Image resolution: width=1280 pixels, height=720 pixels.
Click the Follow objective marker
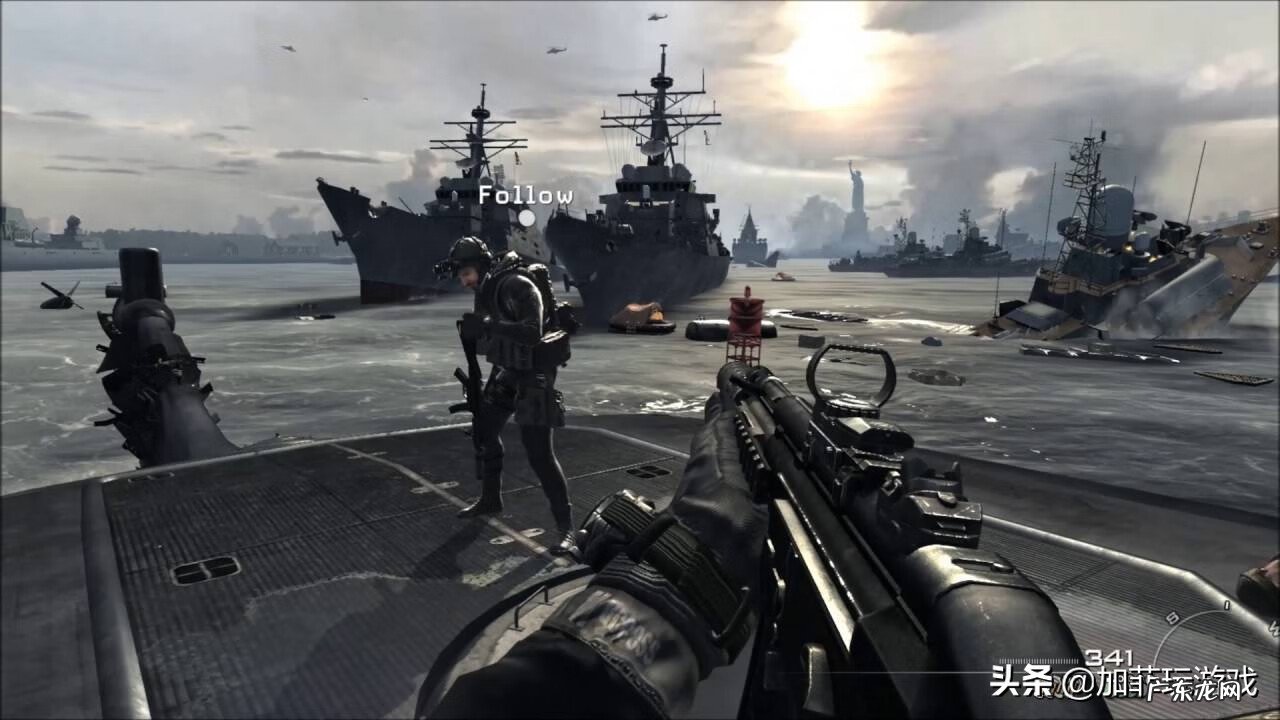pos(526,217)
